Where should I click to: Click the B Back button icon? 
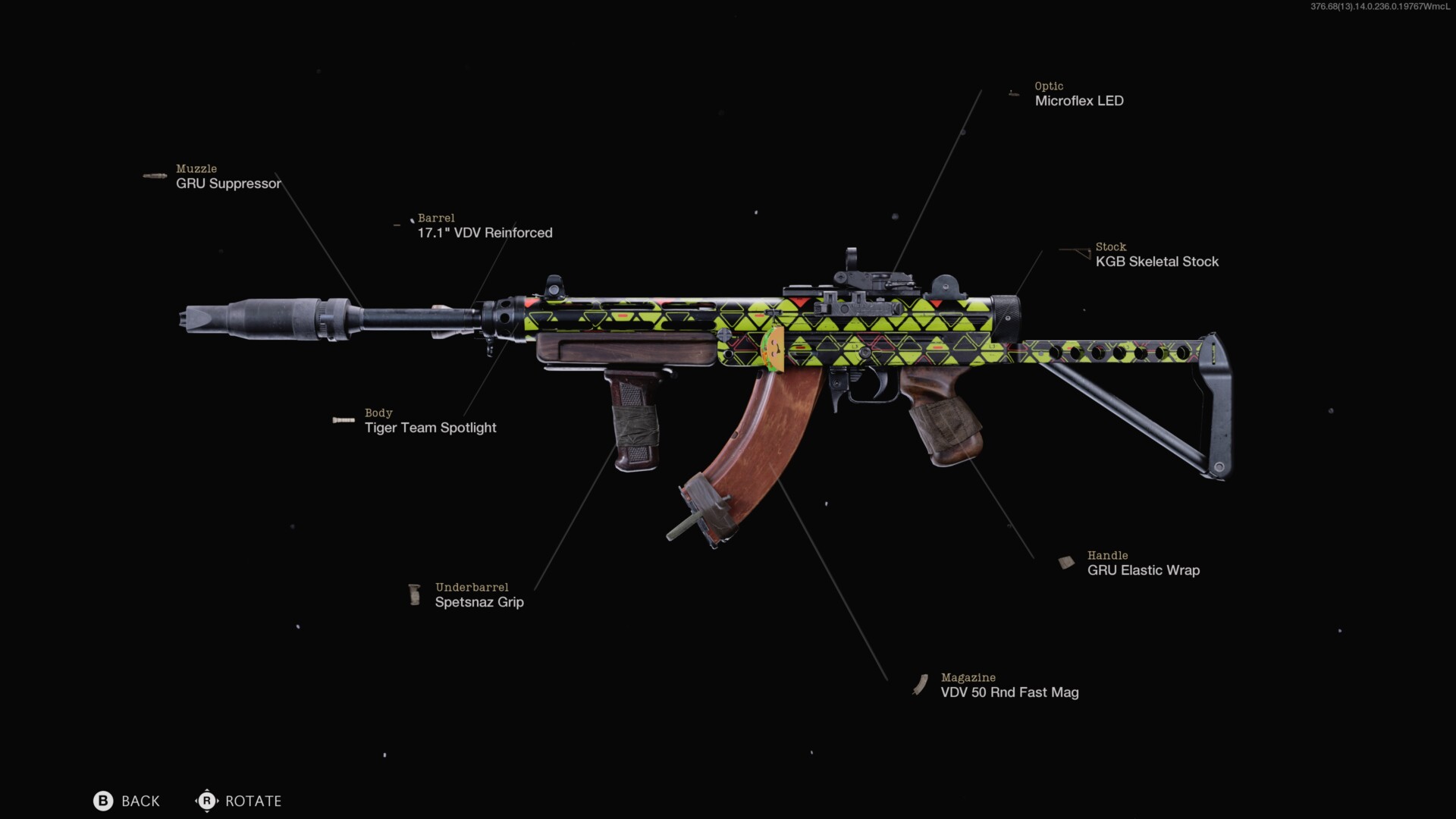pyautogui.click(x=103, y=801)
